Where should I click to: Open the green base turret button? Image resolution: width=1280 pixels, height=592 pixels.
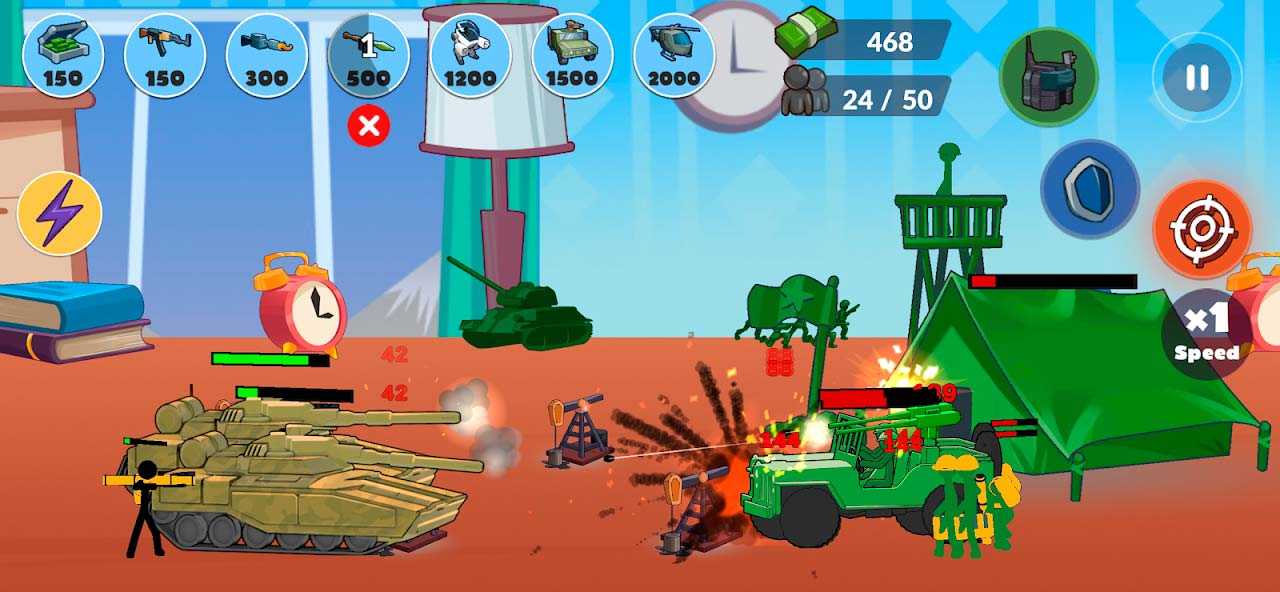tap(1048, 77)
